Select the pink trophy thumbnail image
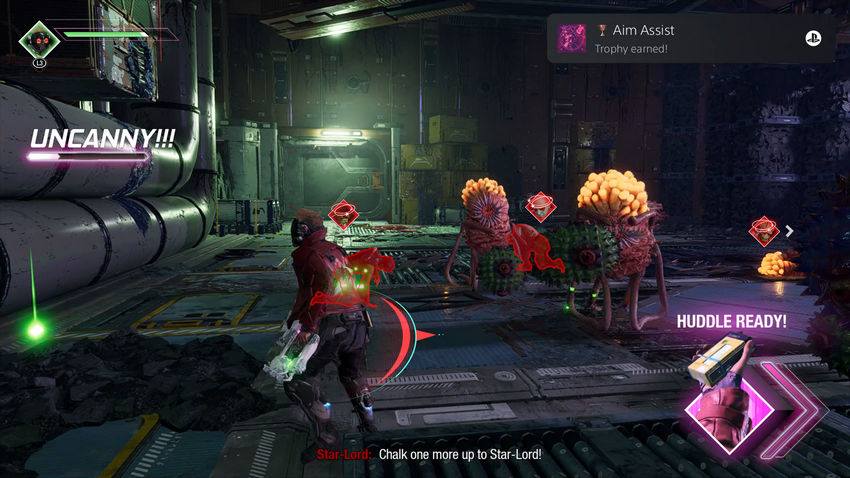The image size is (850, 478). pyautogui.click(x=572, y=39)
